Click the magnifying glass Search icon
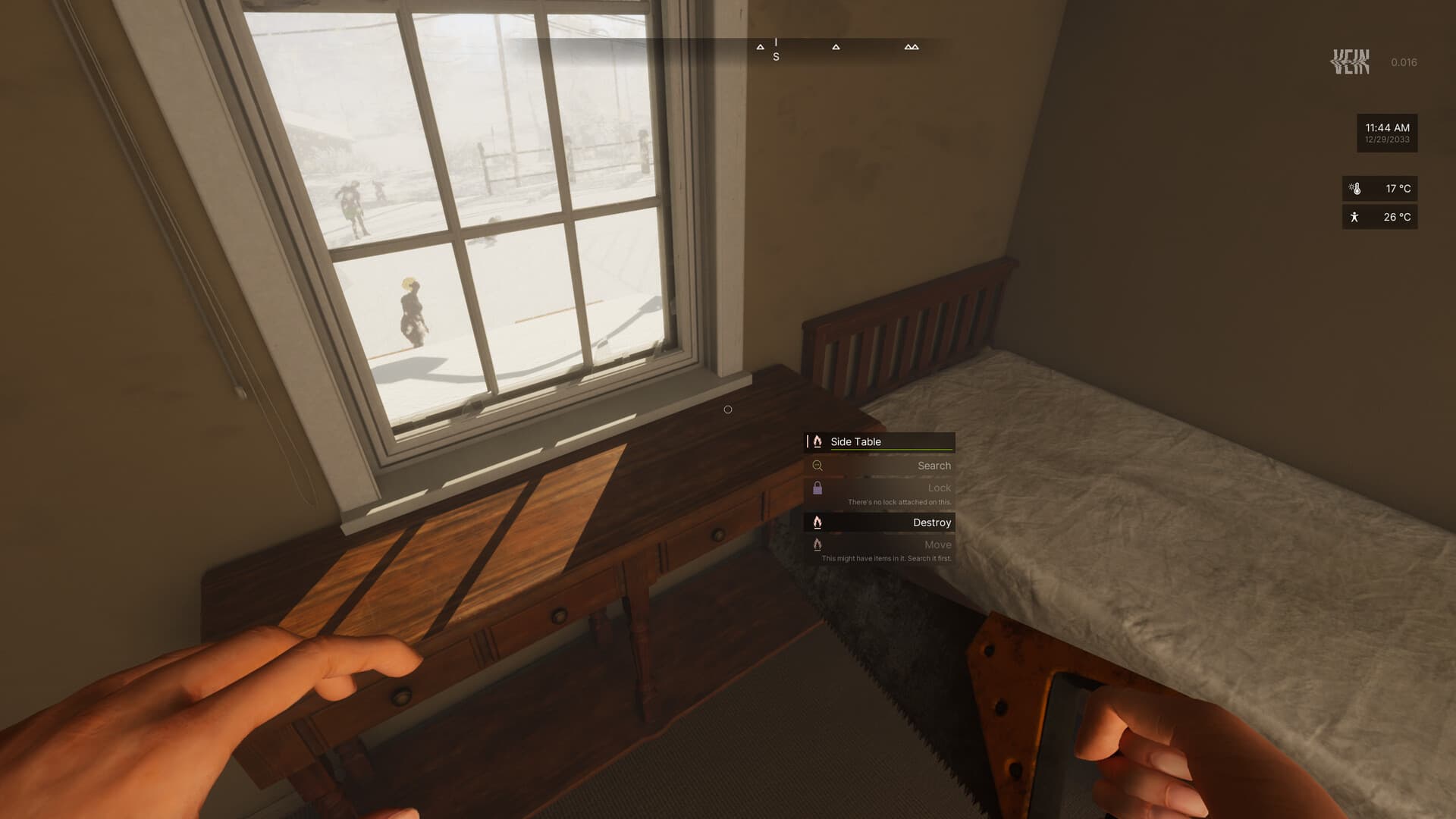Screen dimensions: 1456x819 tap(817, 466)
